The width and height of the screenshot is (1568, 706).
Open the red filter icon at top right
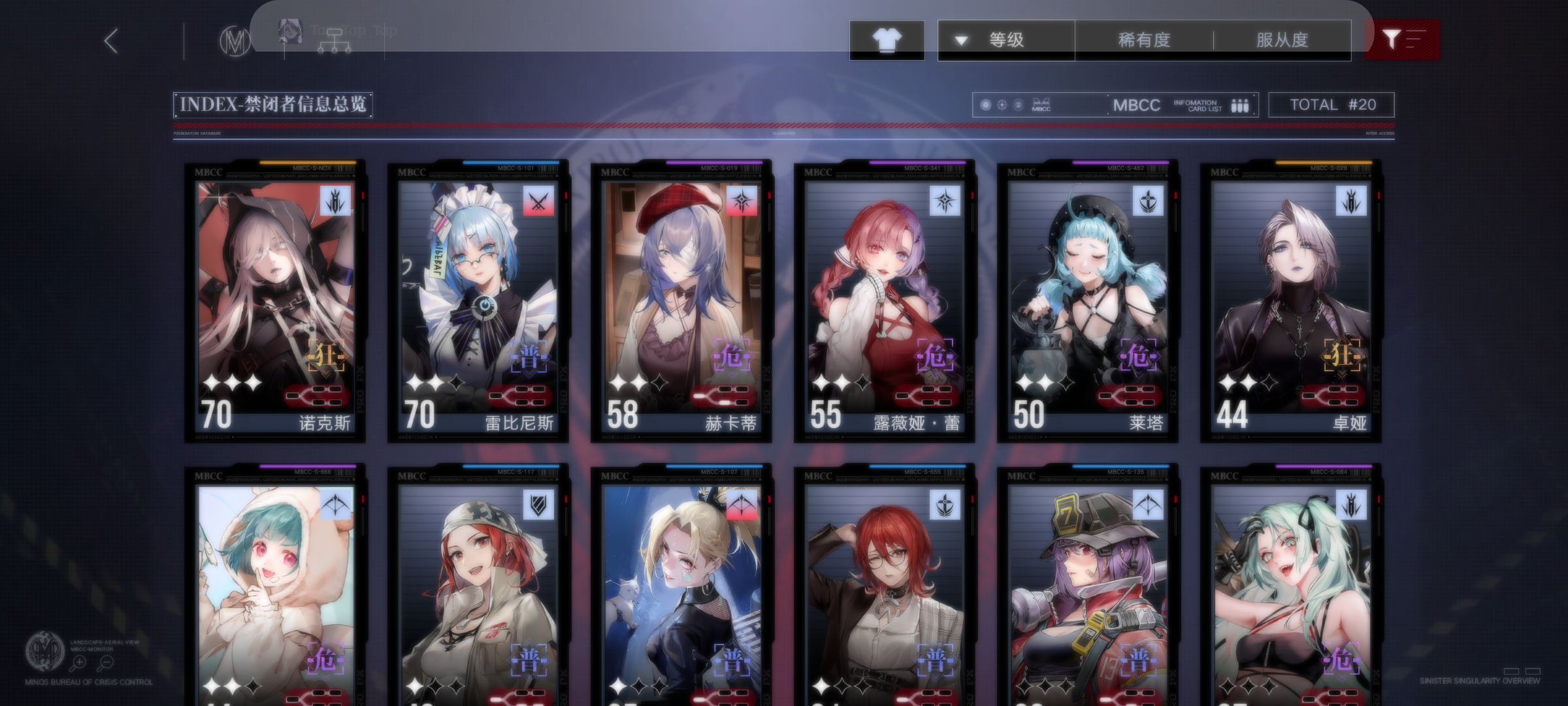click(1402, 39)
